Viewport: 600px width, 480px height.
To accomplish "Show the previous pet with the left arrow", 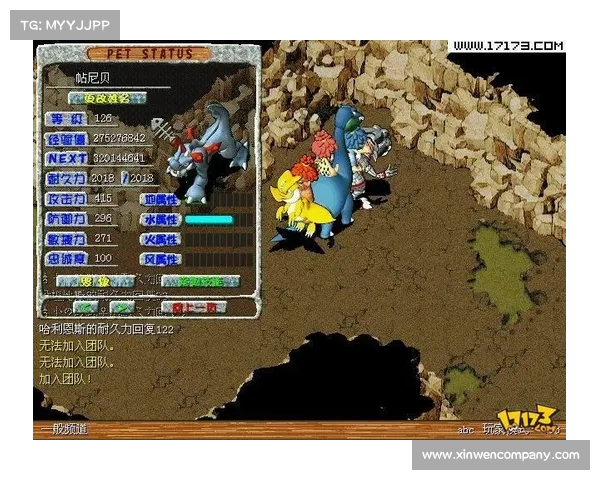I will pyautogui.click(x=86, y=307).
